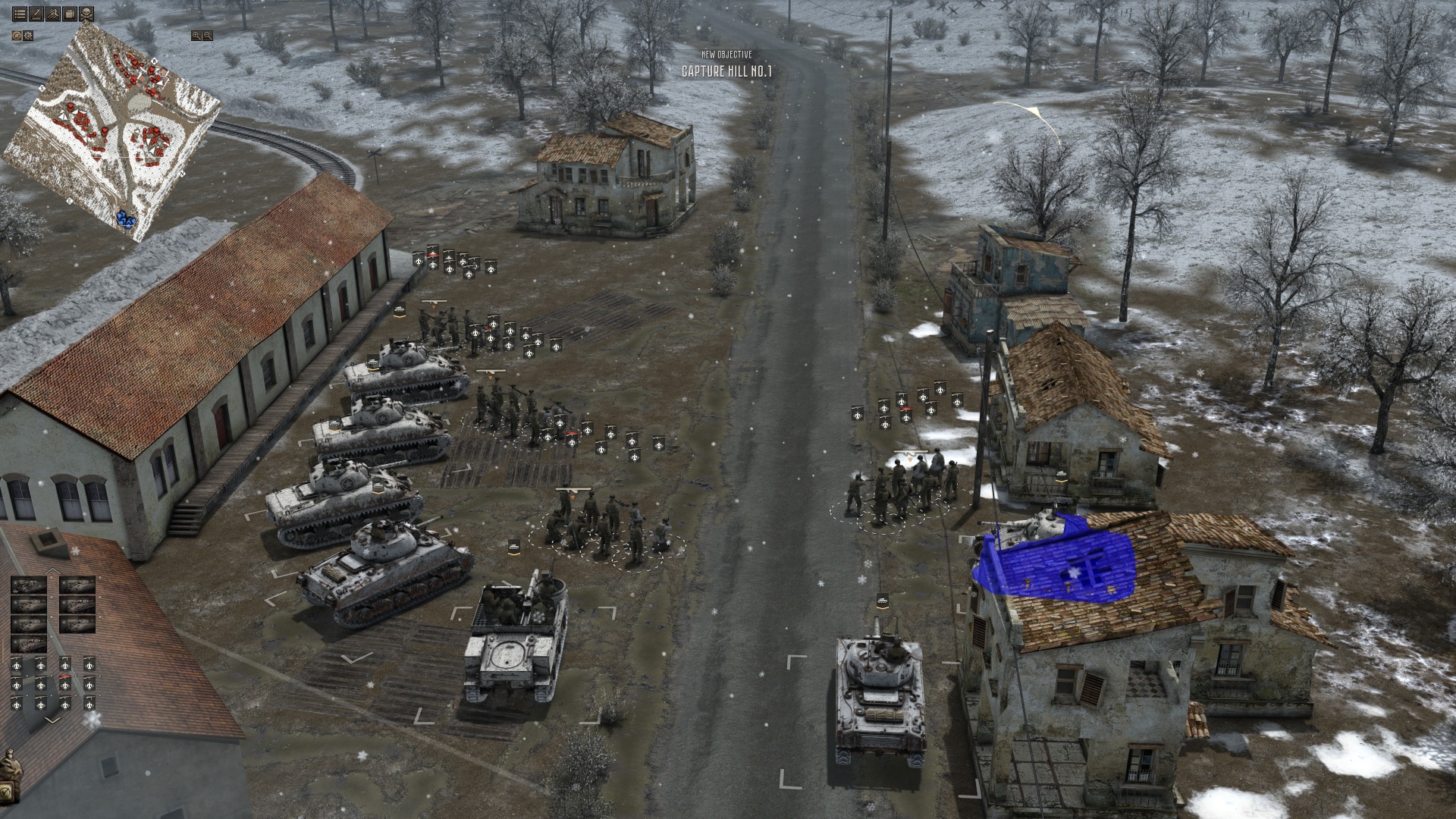This screenshot has height=819, width=1456.
Task: Open the gear settings icon
Action: [x=29, y=36]
